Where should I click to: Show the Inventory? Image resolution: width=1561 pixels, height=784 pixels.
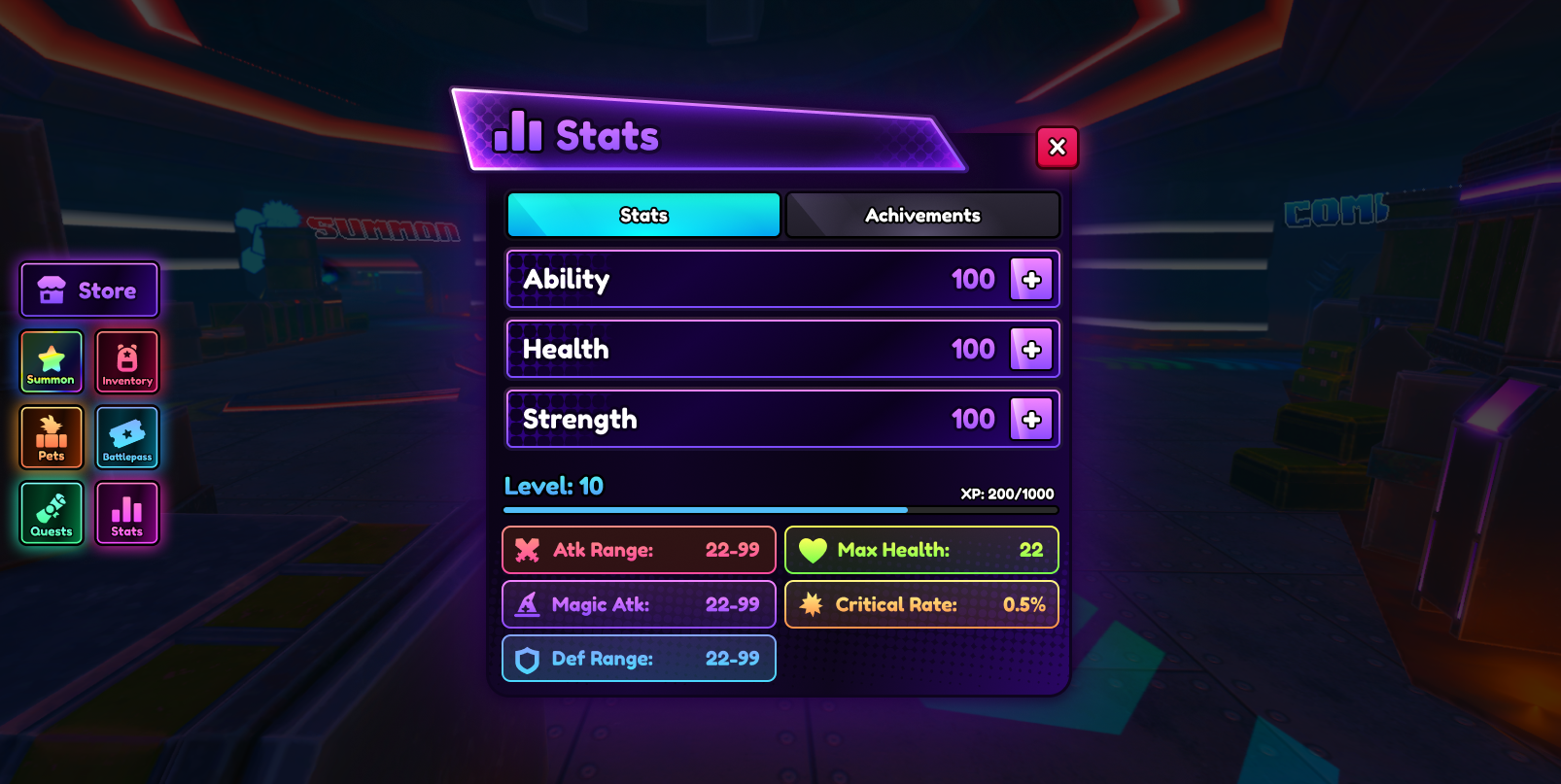point(127,362)
